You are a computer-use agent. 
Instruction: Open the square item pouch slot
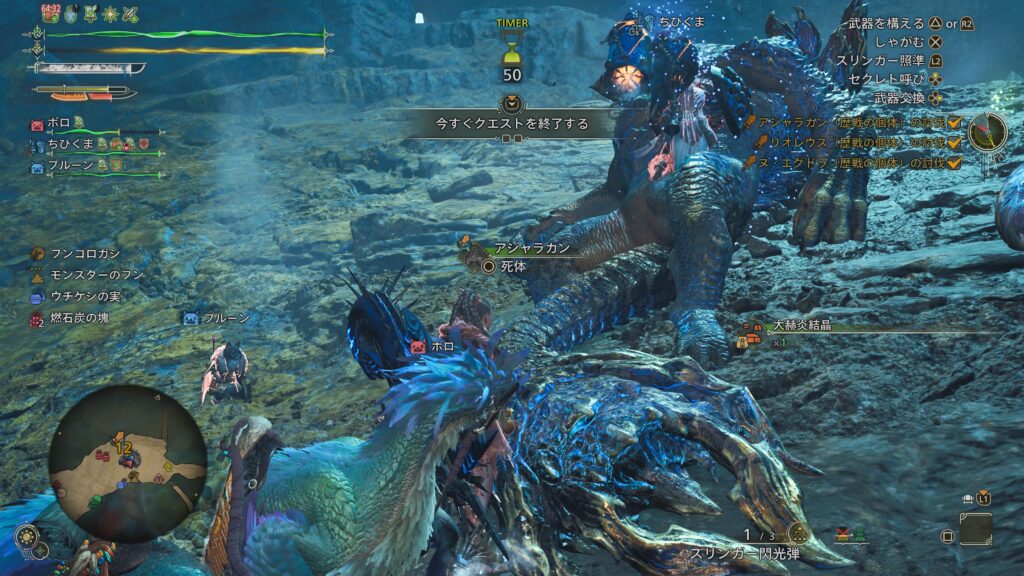tap(976, 529)
